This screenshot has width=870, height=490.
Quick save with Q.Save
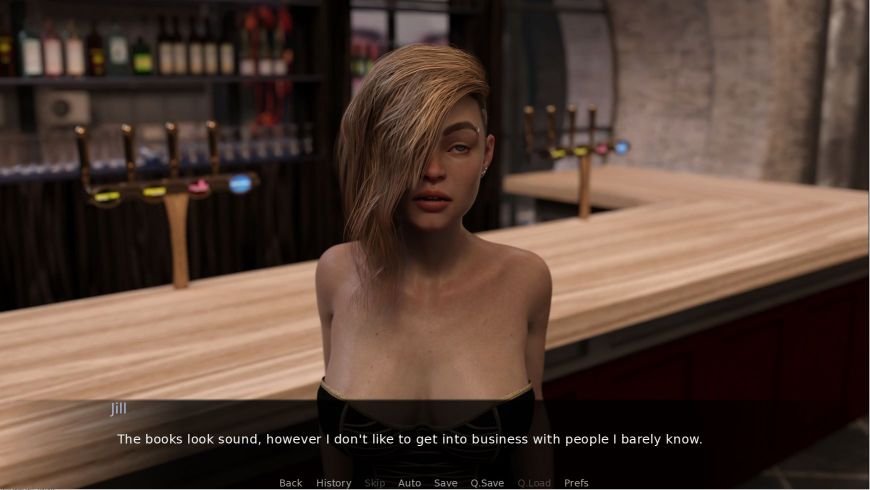tap(487, 483)
